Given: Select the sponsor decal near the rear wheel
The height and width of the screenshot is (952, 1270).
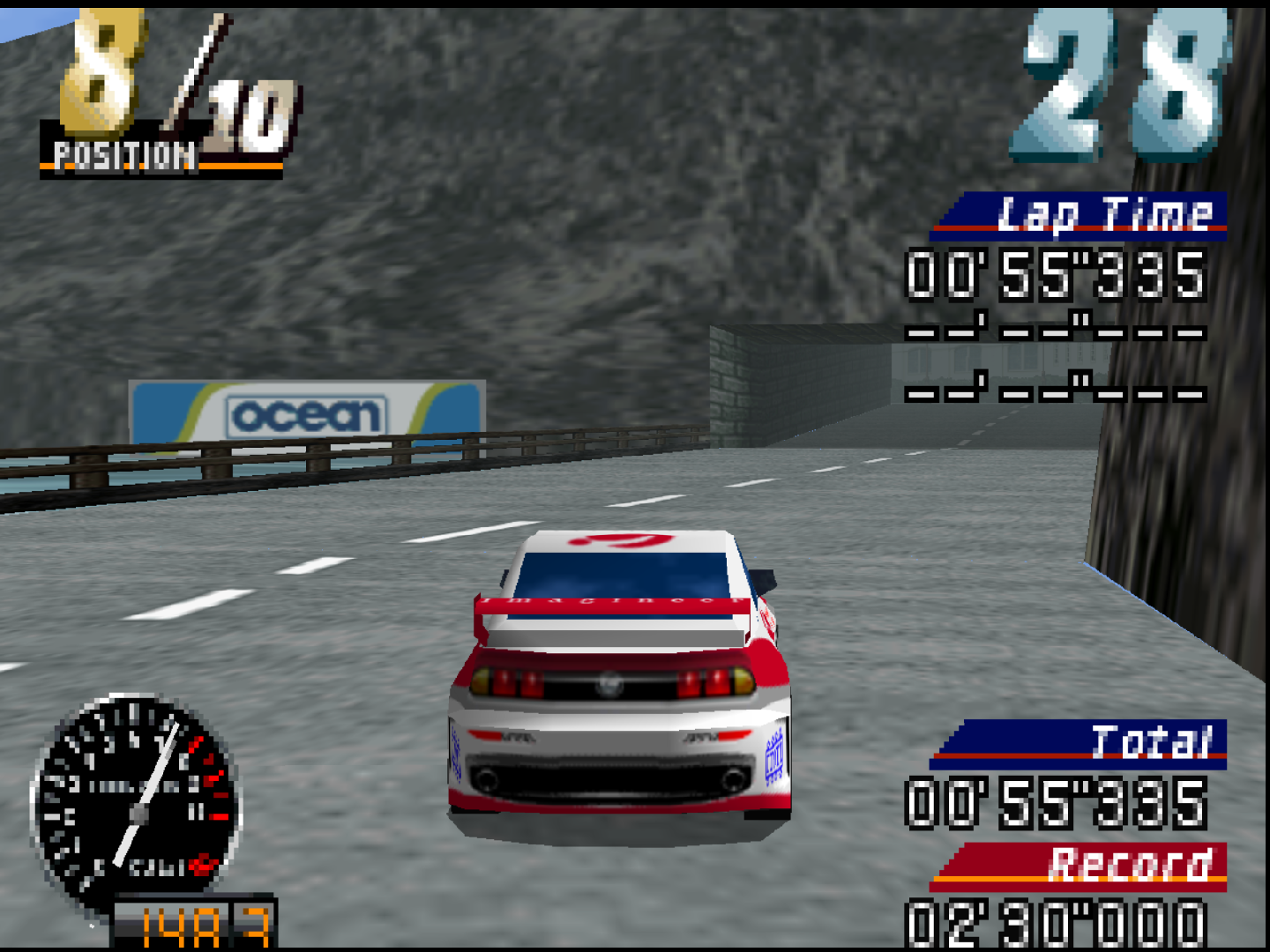Looking at the screenshot, I should pos(773,756).
